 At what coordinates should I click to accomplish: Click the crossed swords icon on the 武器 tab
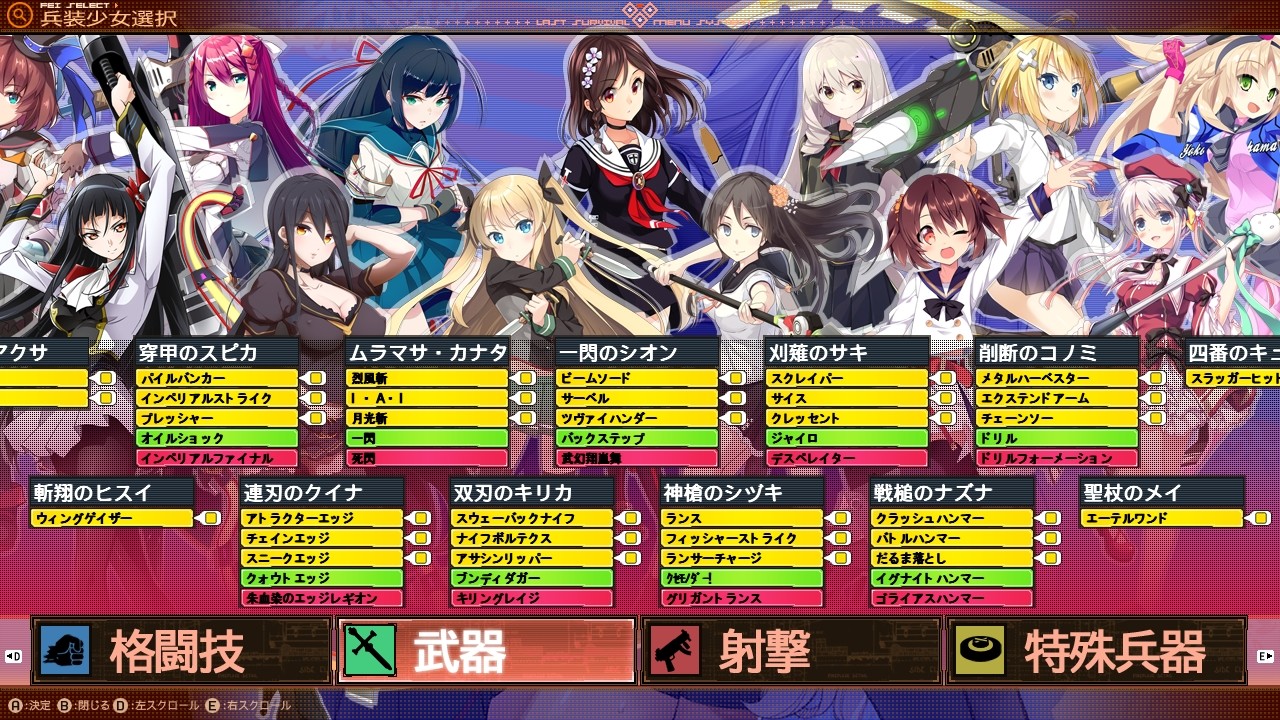point(370,650)
